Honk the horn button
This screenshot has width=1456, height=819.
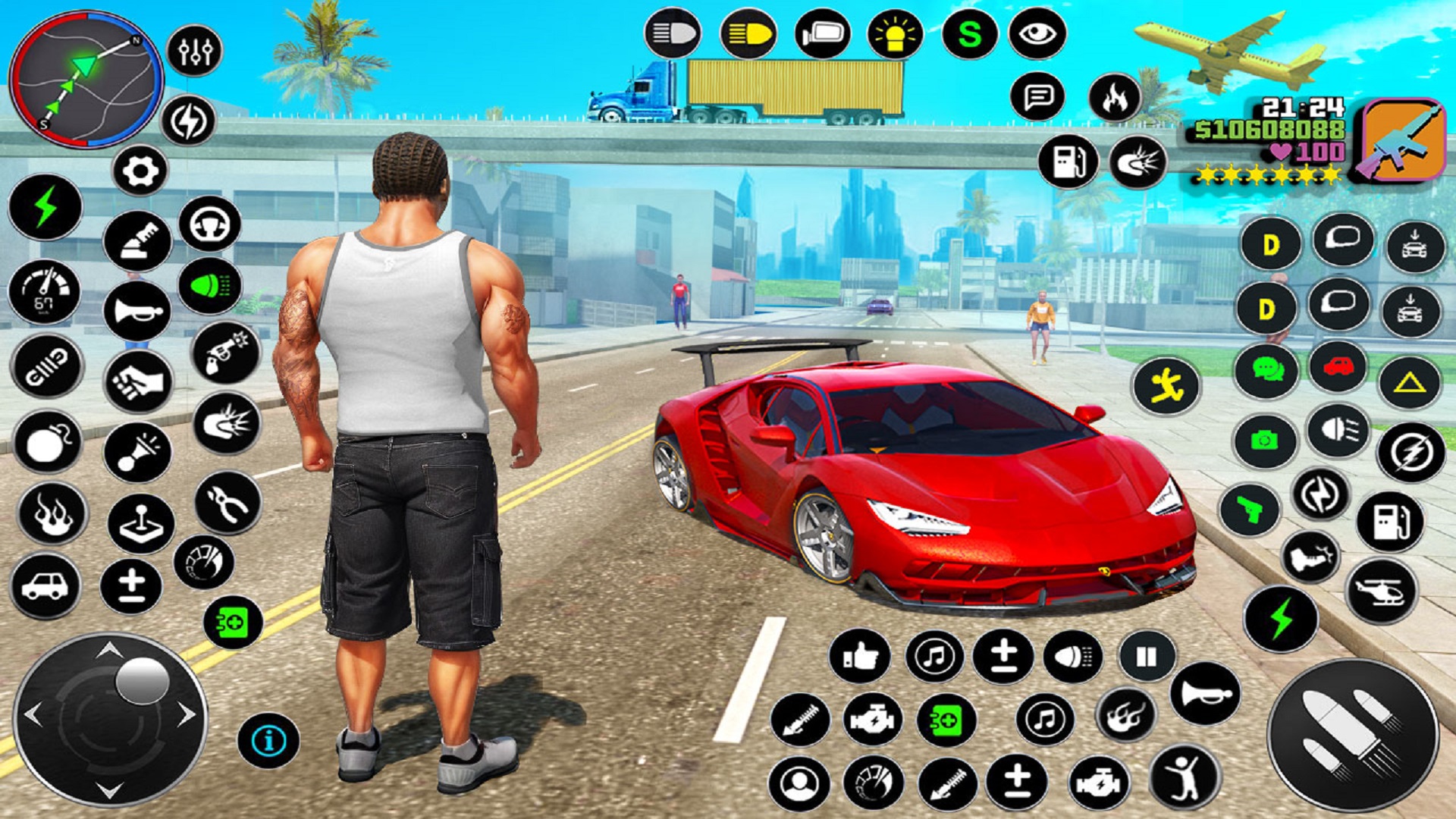(137, 311)
